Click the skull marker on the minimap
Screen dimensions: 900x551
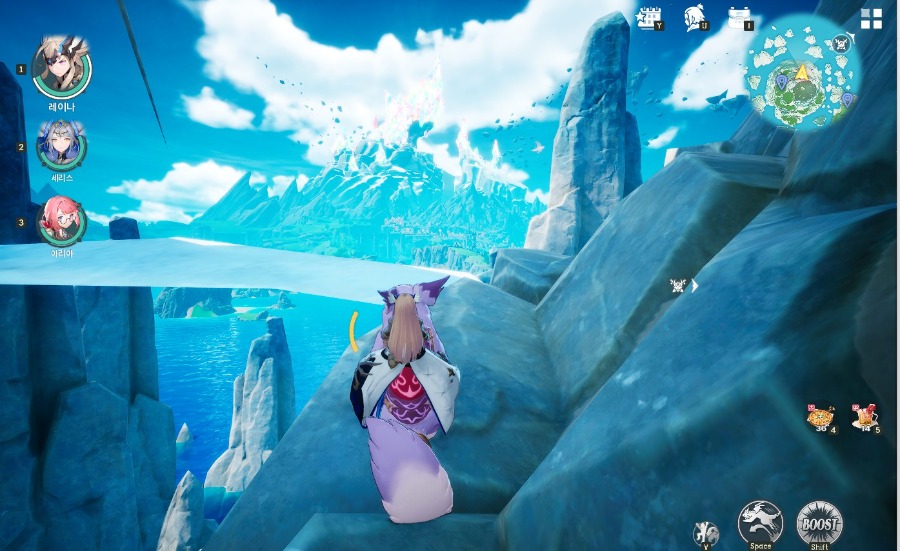(x=841, y=43)
